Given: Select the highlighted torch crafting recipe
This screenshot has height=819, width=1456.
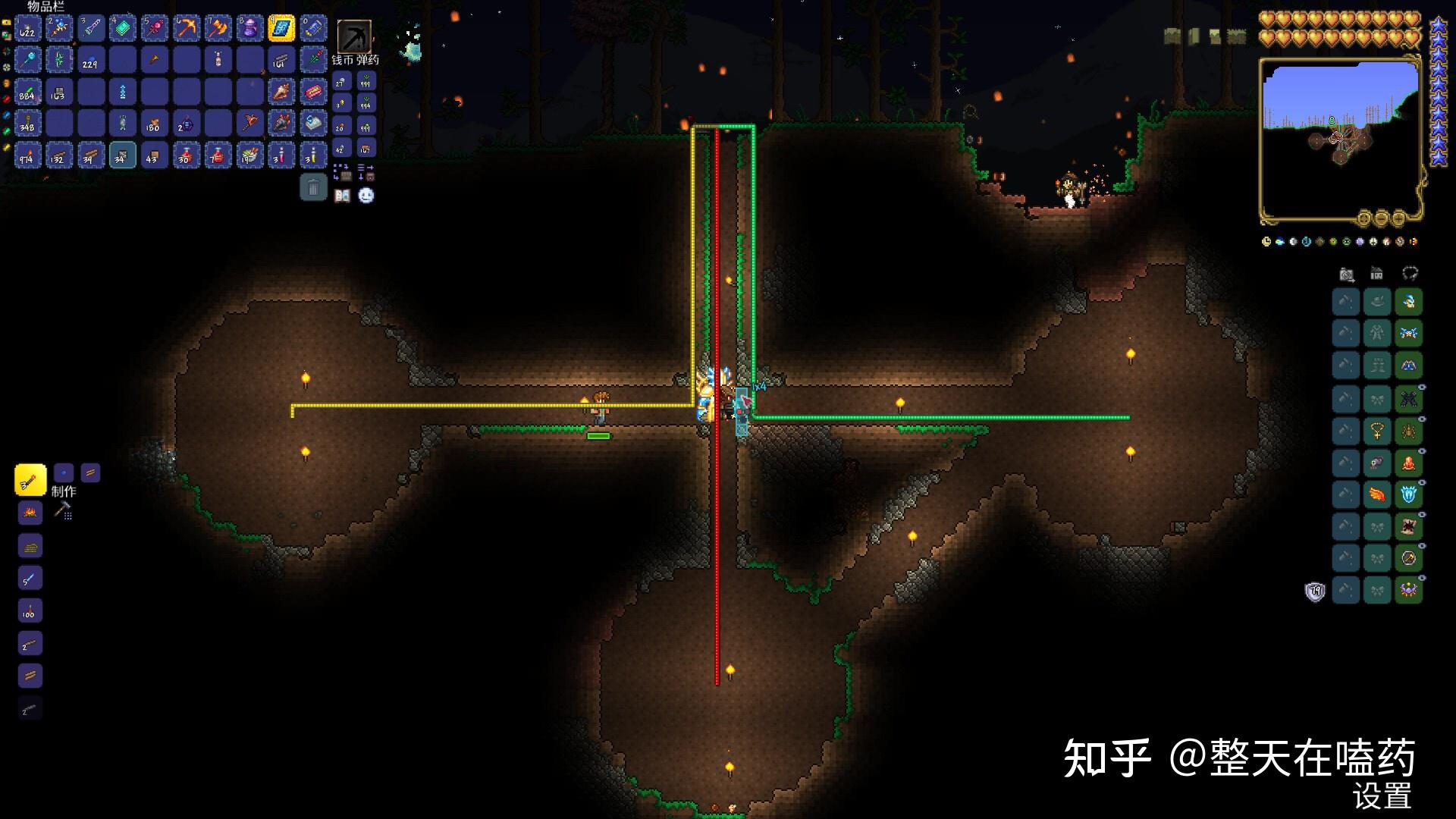Looking at the screenshot, I should (x=30, y=480).
